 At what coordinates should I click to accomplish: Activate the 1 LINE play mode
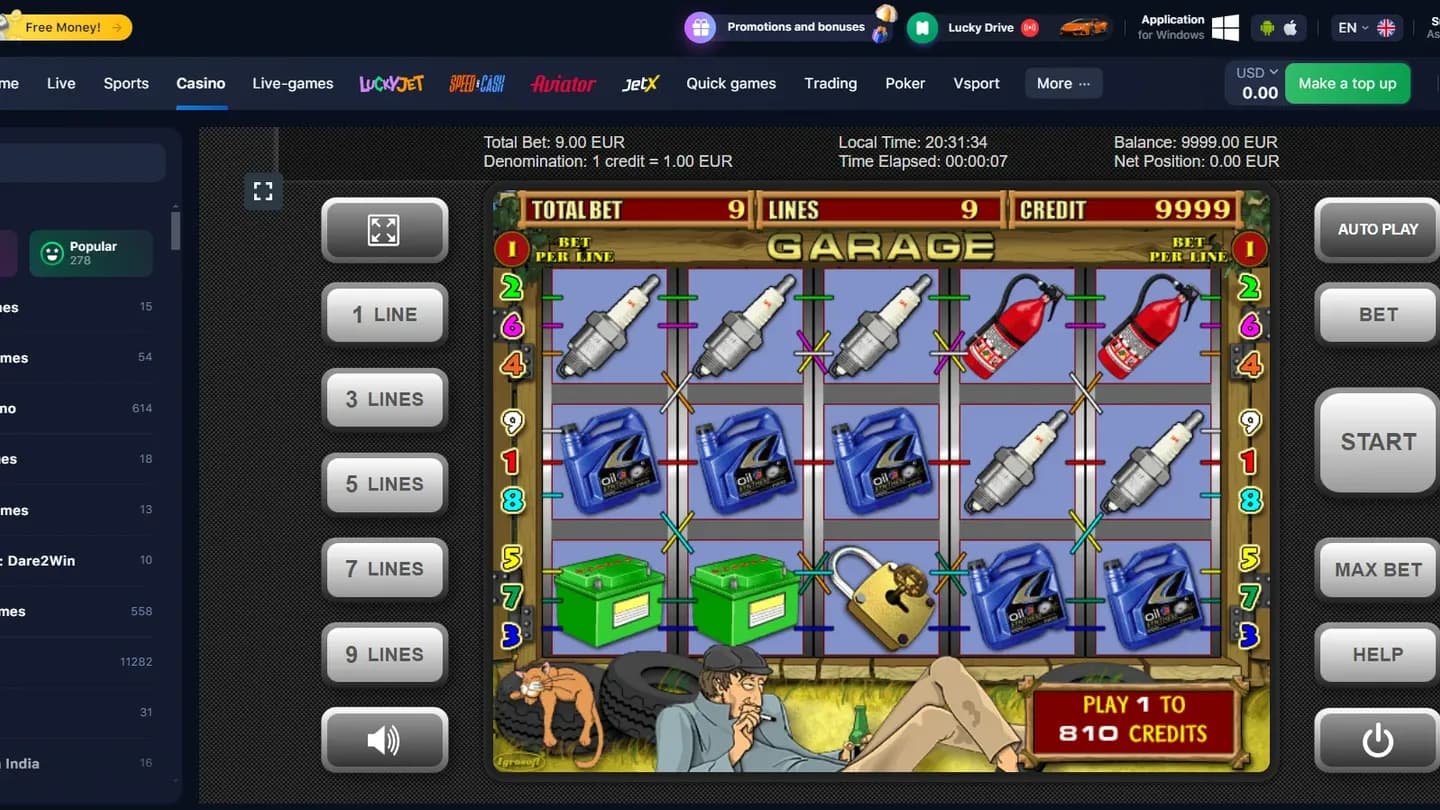[x=385, y=314]
